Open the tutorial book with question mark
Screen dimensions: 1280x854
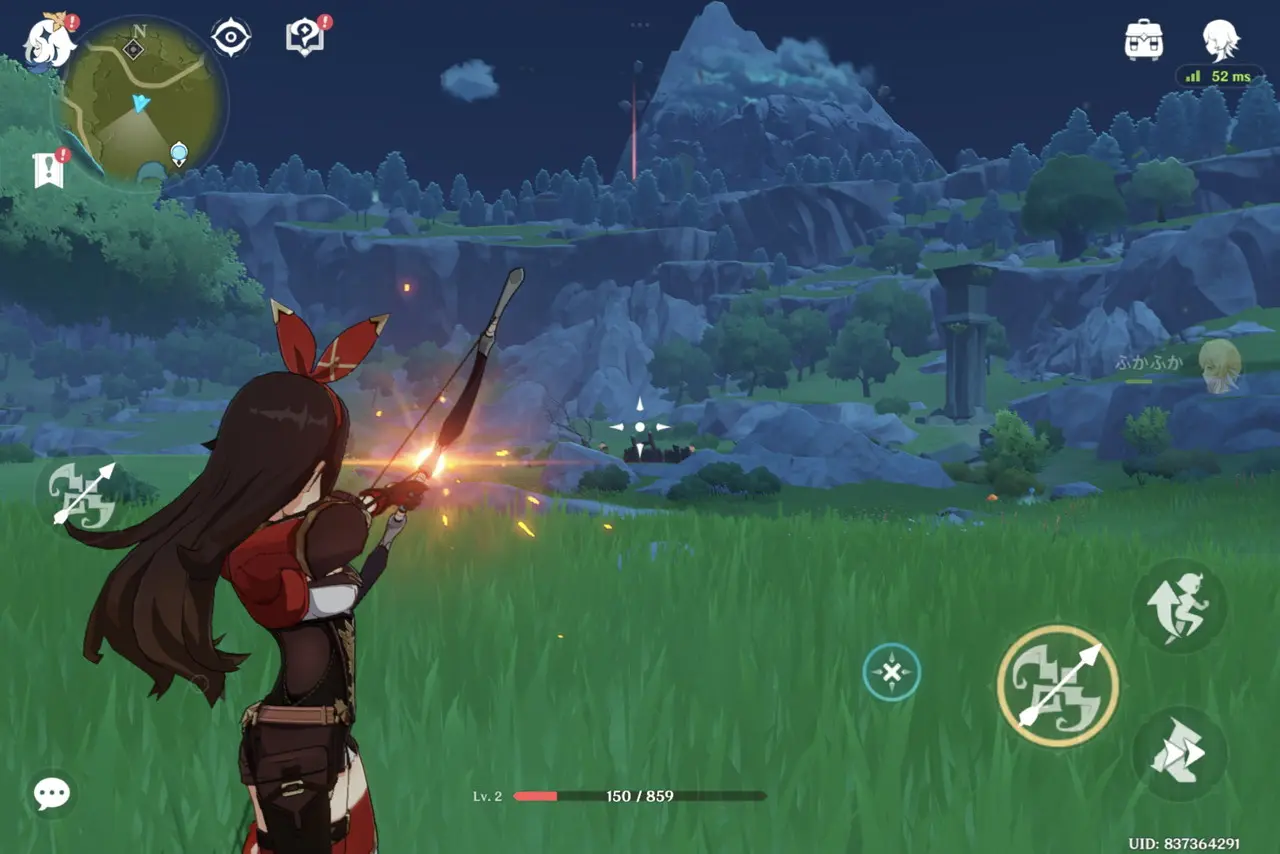305,38
